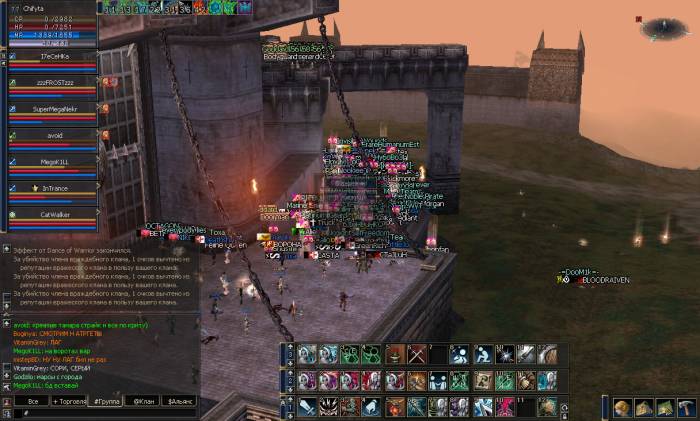Switch to the Все chat tab
700x421 pixels.
point(33,401)
